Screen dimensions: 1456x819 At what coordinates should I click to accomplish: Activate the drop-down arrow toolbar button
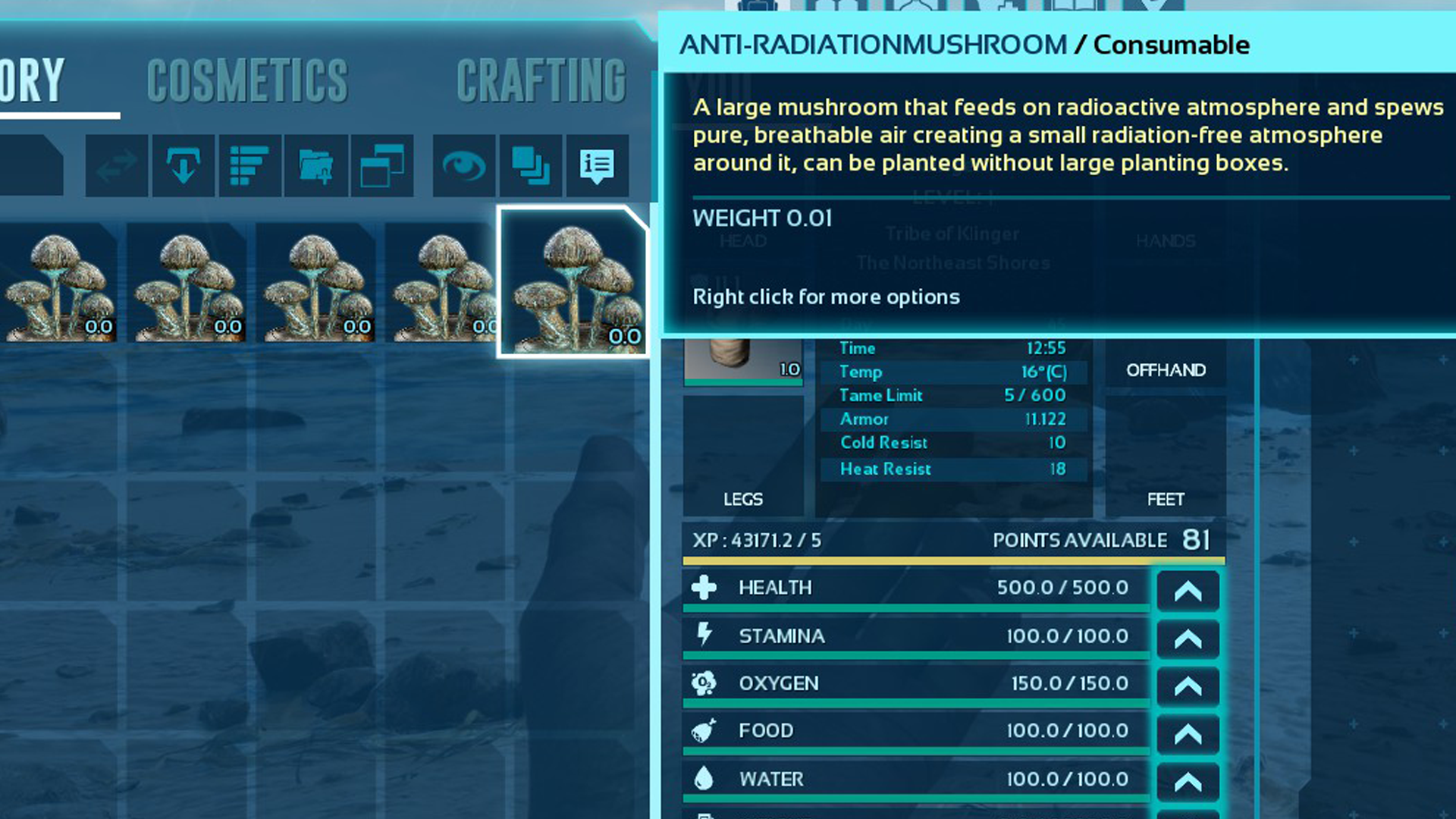183,166
